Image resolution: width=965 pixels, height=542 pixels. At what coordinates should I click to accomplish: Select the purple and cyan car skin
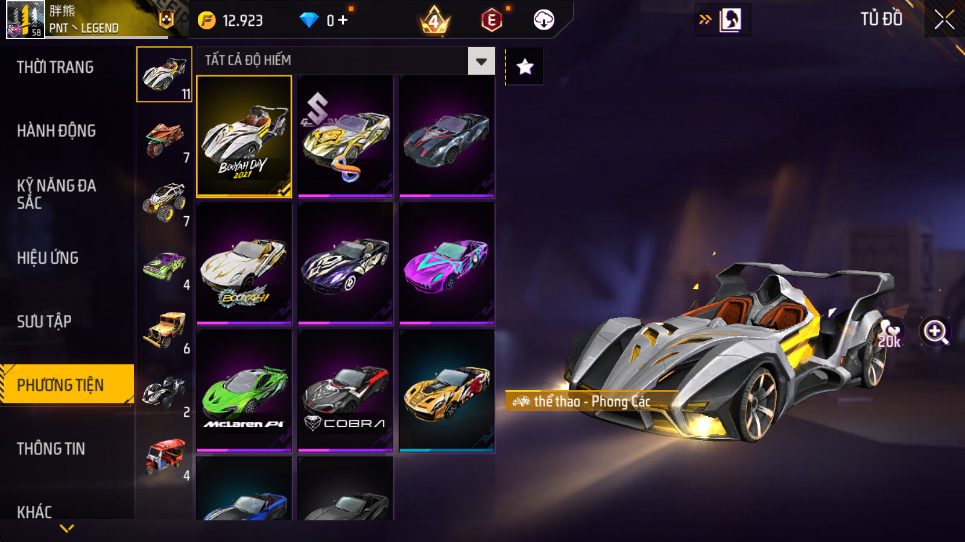coord(446,264)
